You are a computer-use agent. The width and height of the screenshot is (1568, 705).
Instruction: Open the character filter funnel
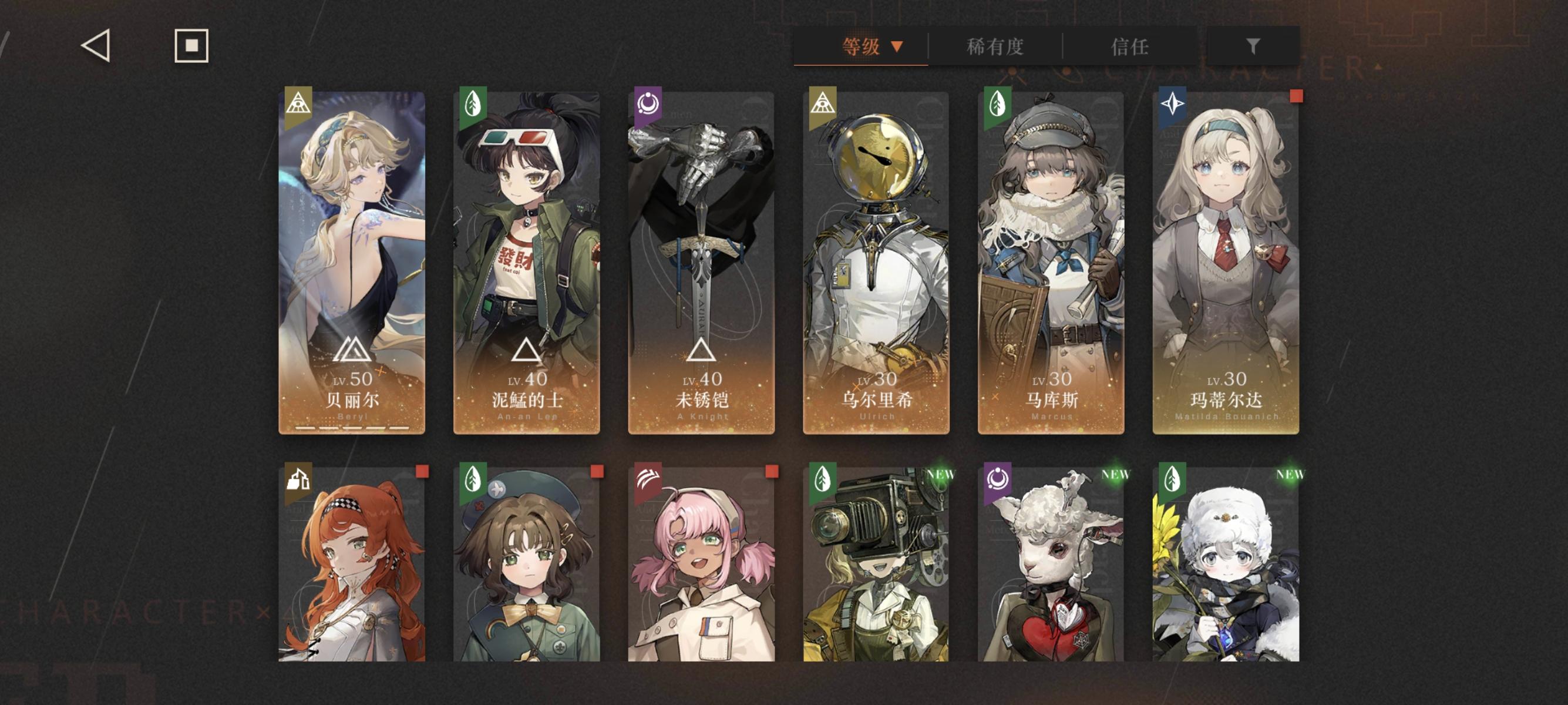pyautogui.click(x=1254, y=47)
